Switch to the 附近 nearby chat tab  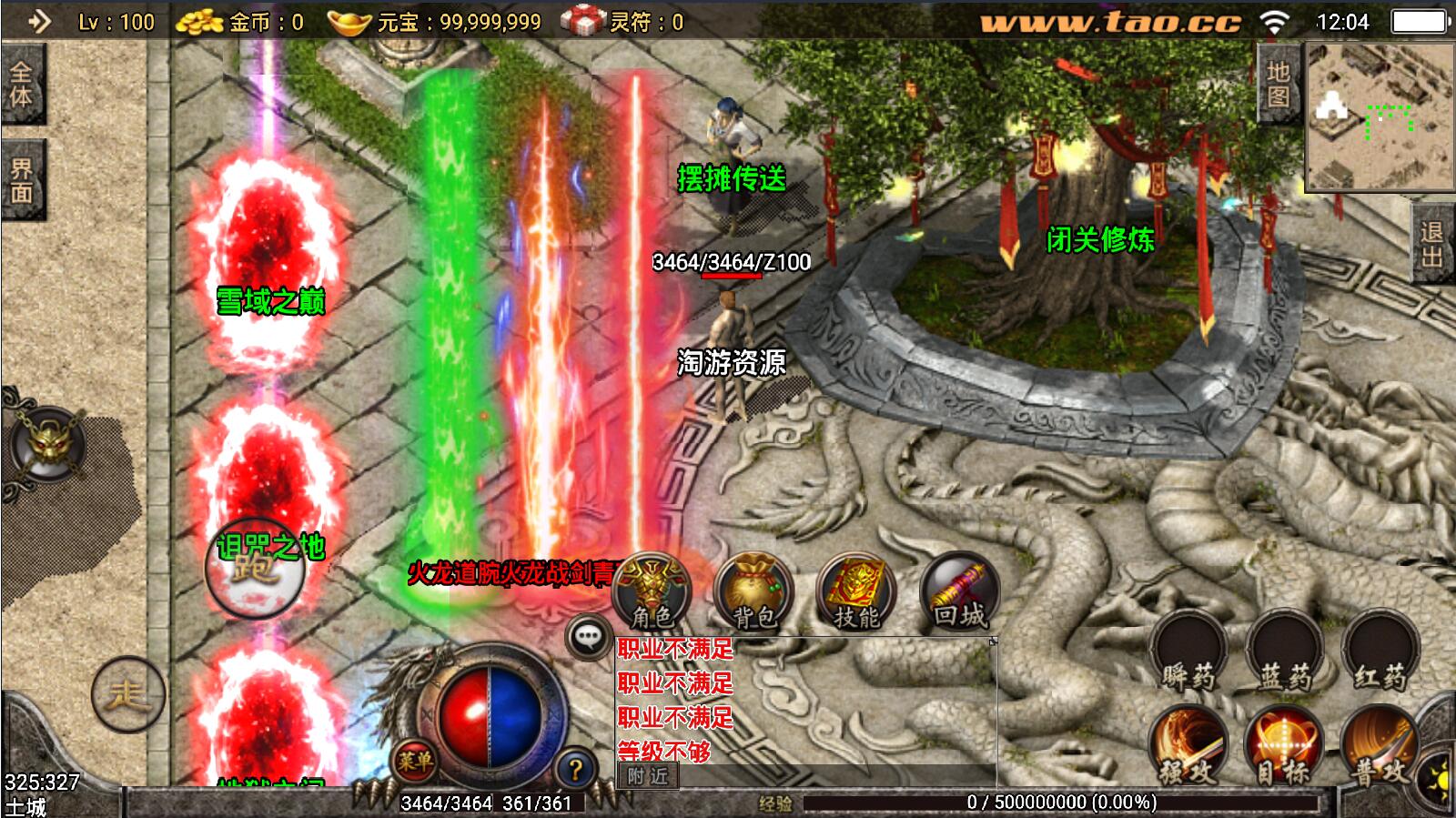pyautogui.click(x=647, y=776)
